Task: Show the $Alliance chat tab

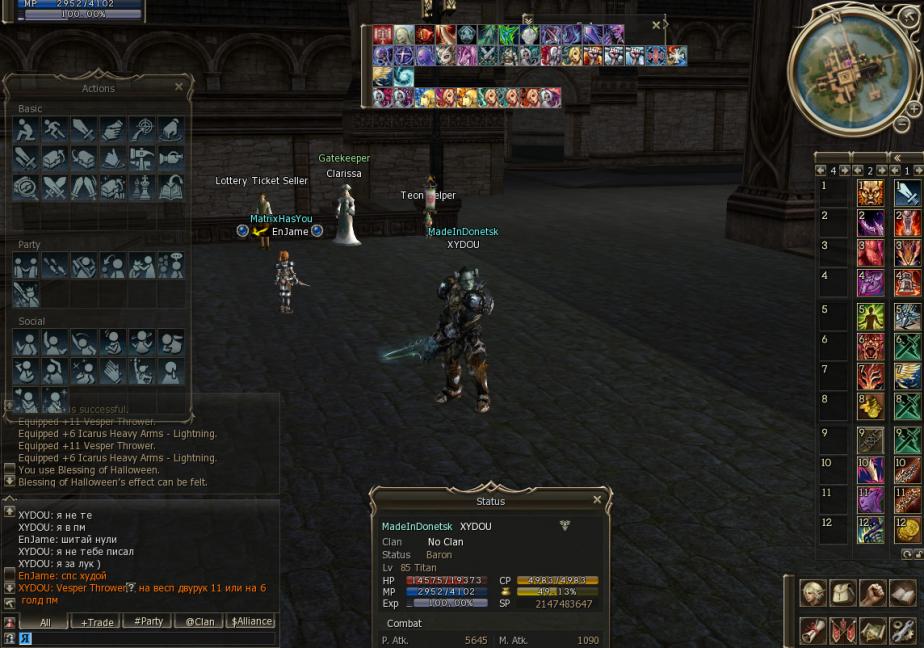Action: (x=251, y=622)
